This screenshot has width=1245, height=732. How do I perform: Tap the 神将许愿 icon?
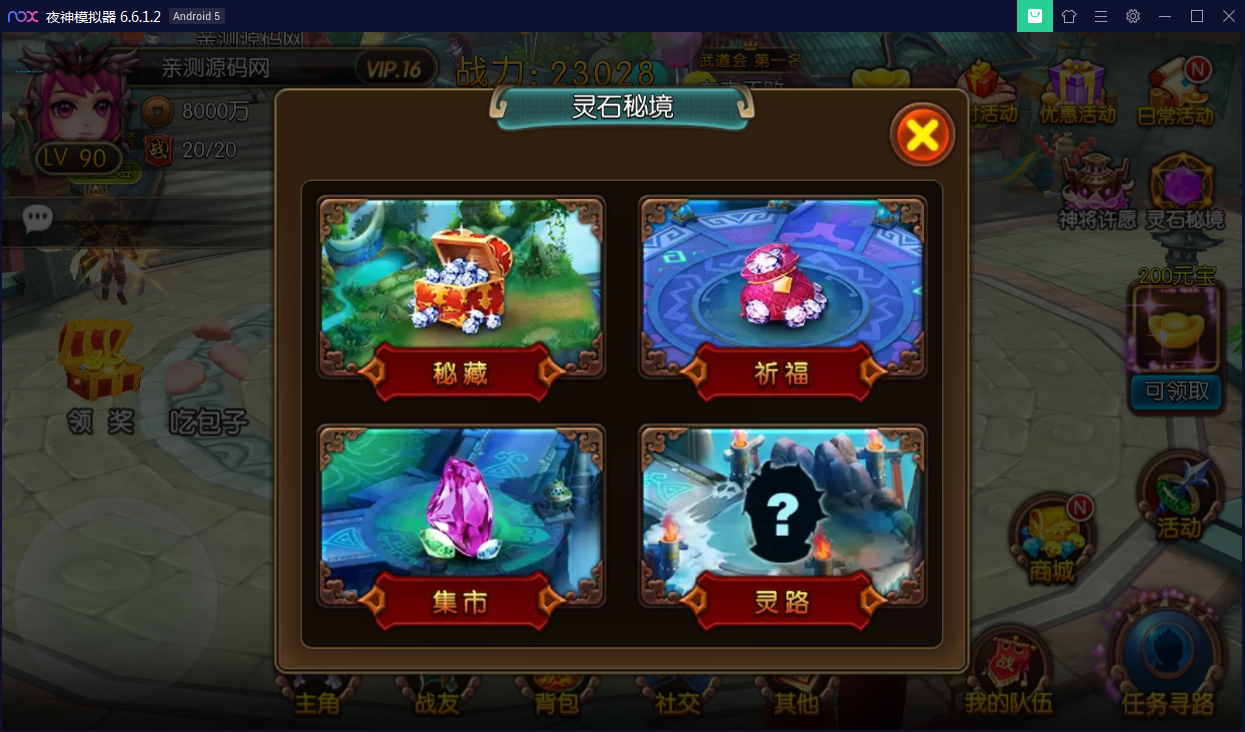1096,191
